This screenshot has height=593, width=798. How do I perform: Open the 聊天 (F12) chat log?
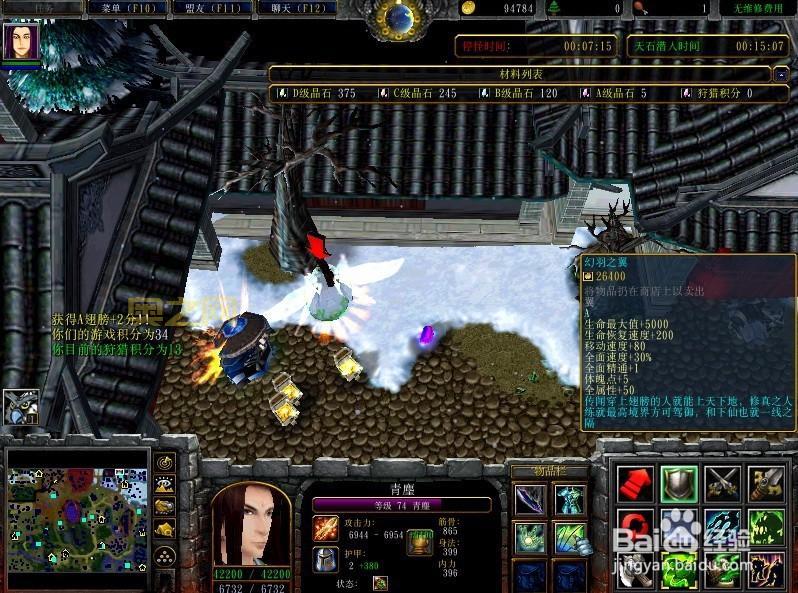pyautogui.click(x=297, y=8)
